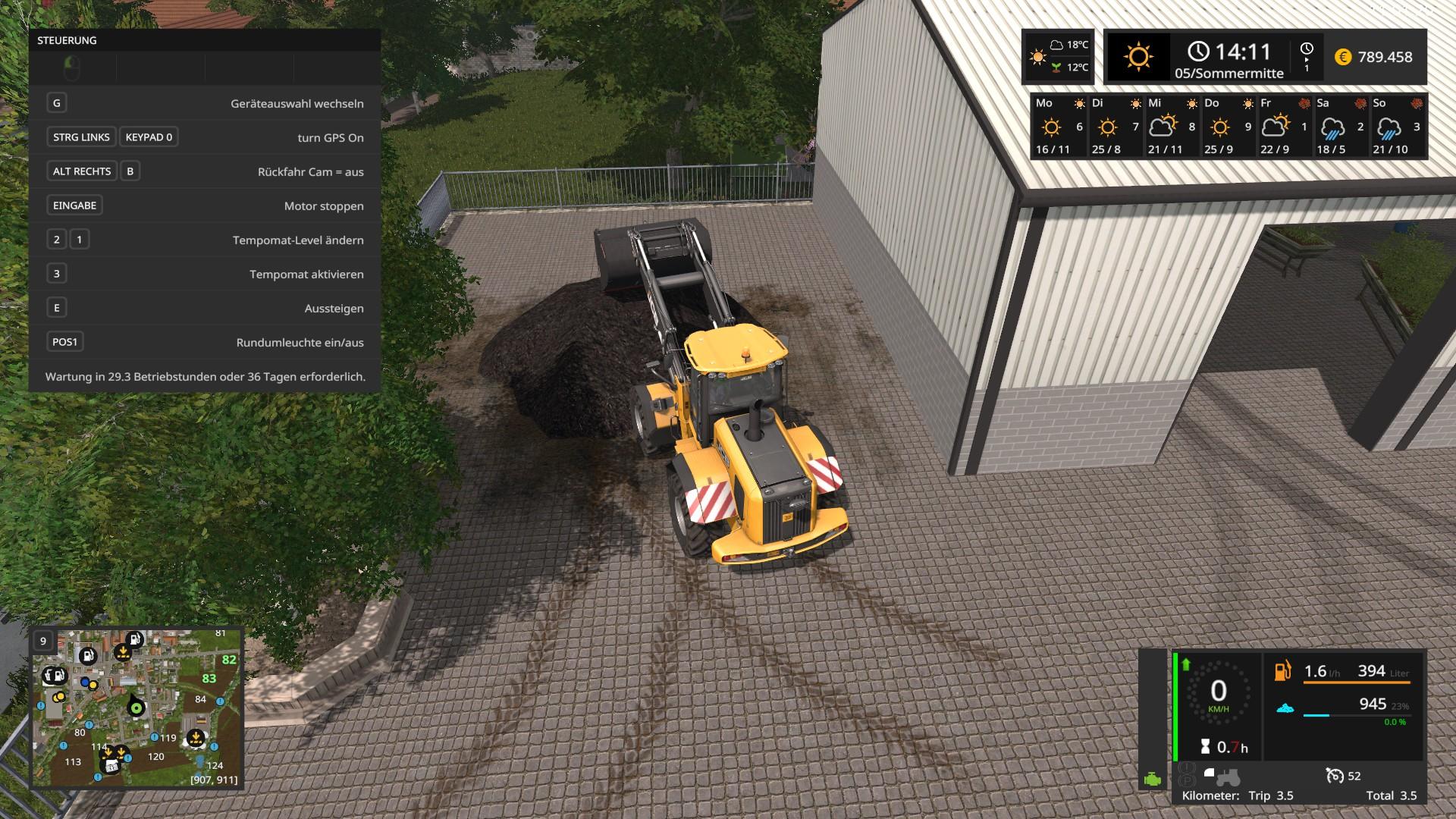Viewport: 1456px width, 819px height.
Task: Open Wednesday's forecast tile
Action: (x=1171, y=126)
